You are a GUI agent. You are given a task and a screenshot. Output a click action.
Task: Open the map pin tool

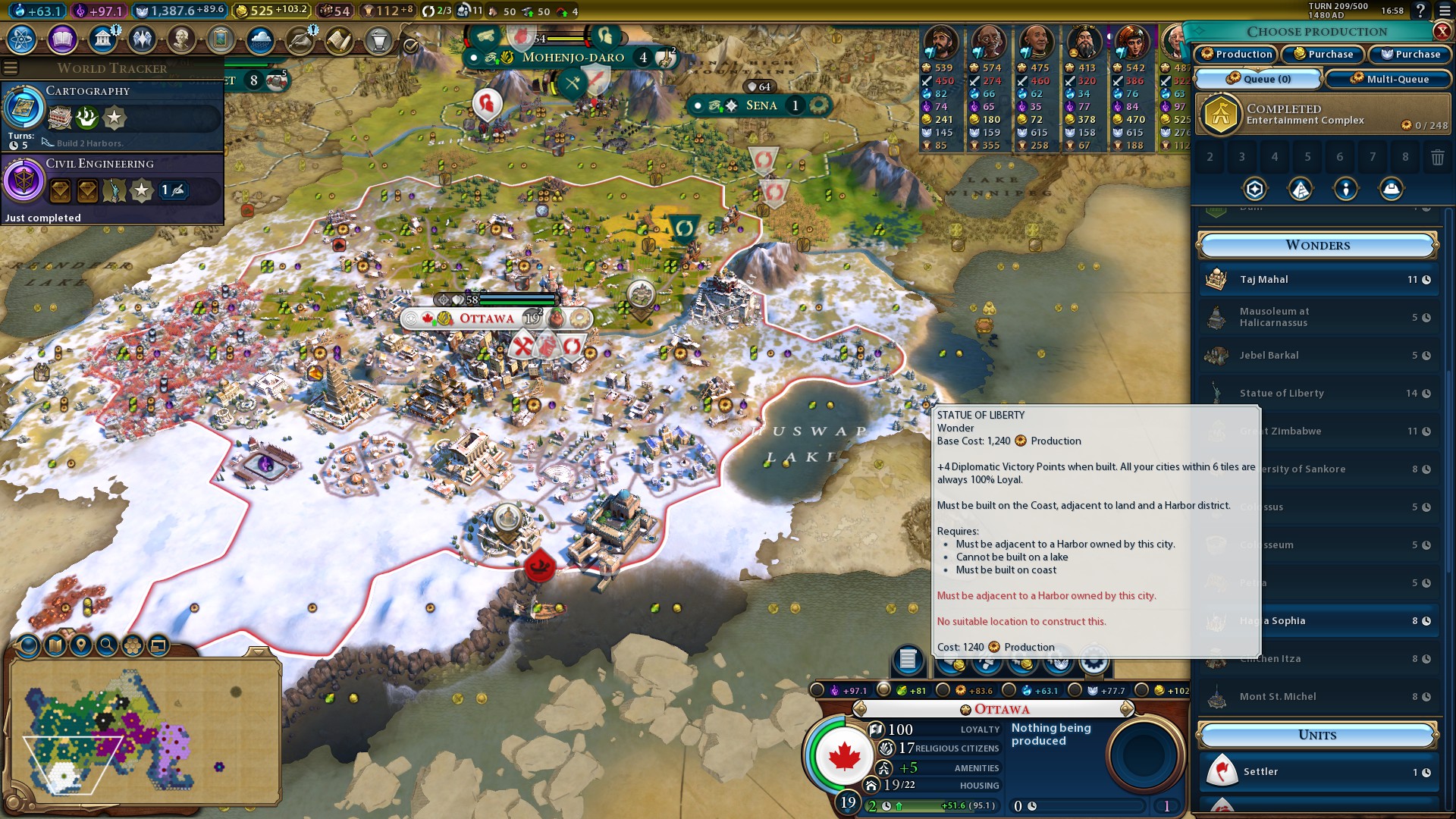(81, 645)
